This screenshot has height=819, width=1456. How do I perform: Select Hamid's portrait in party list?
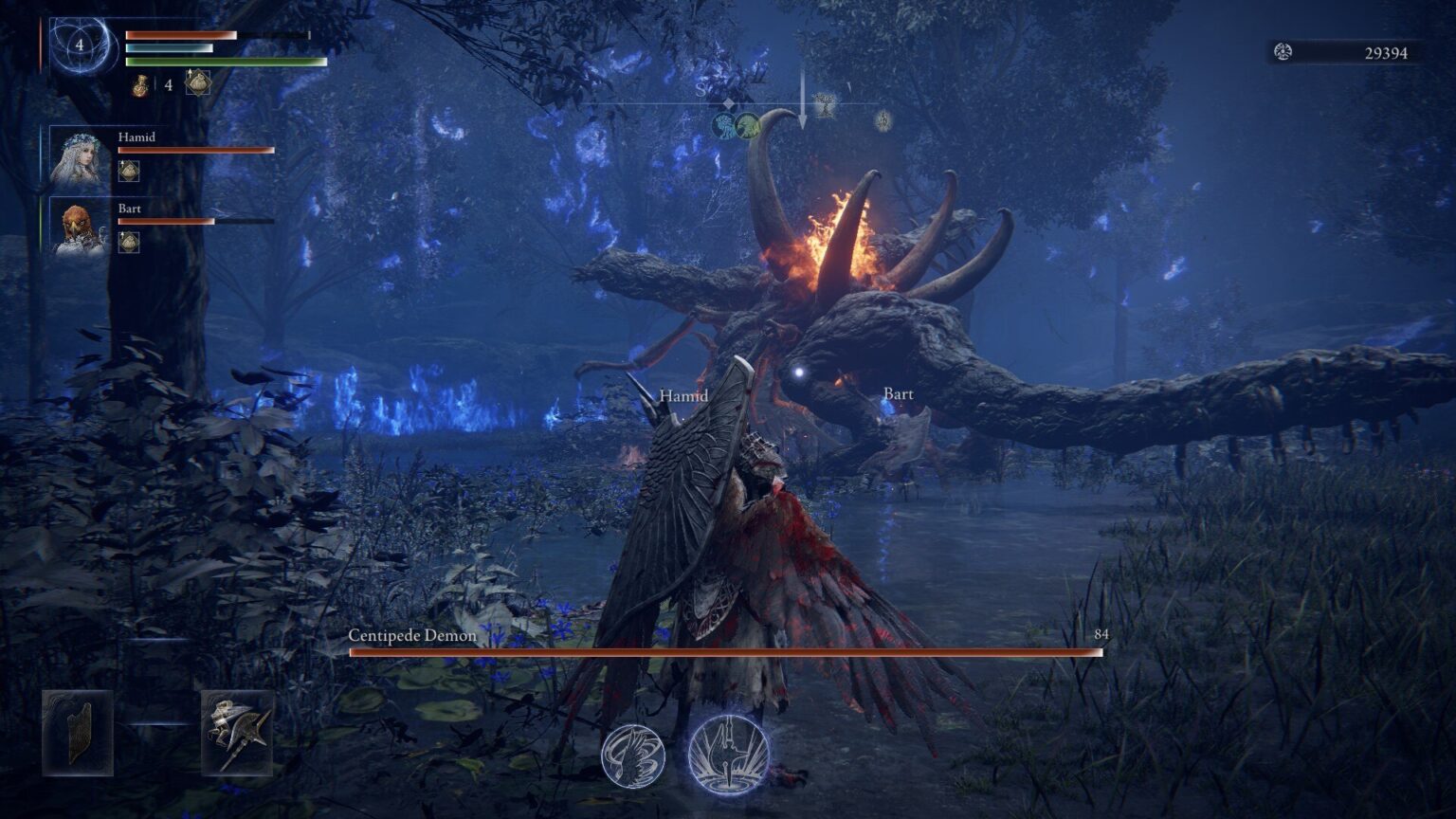(82, 156)
